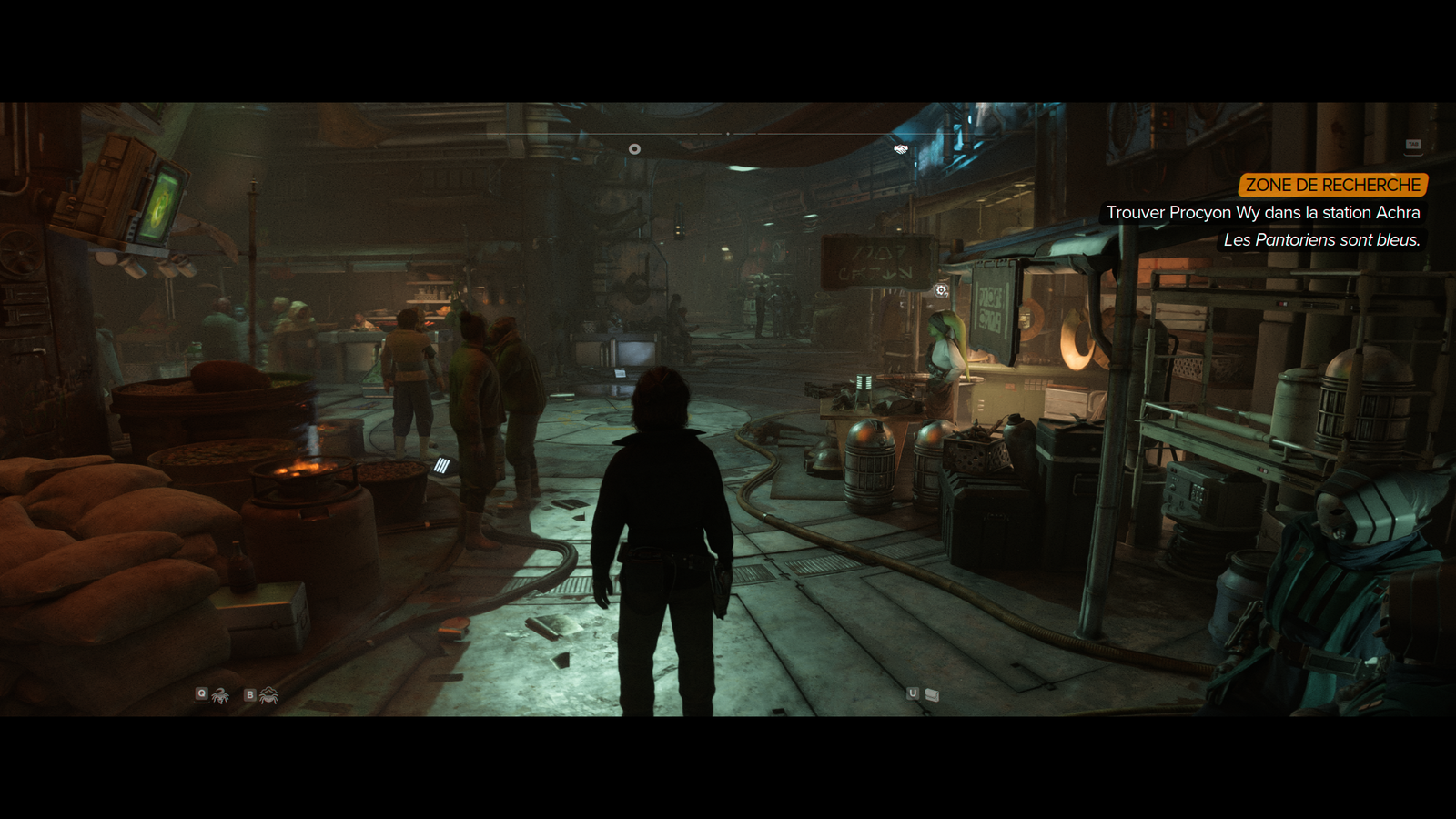Select the handshake marker on the compass
1456x819 pixels.
pyautogui.click(x=901, y=149)
